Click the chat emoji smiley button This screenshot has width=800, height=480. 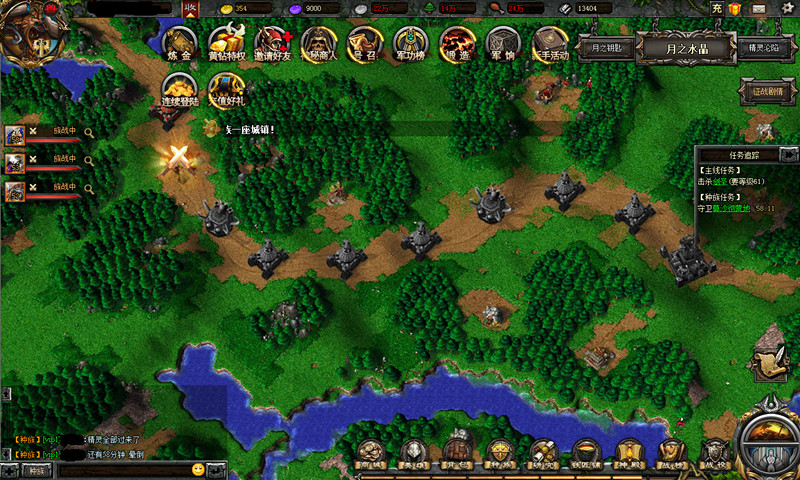pos(198,469)
